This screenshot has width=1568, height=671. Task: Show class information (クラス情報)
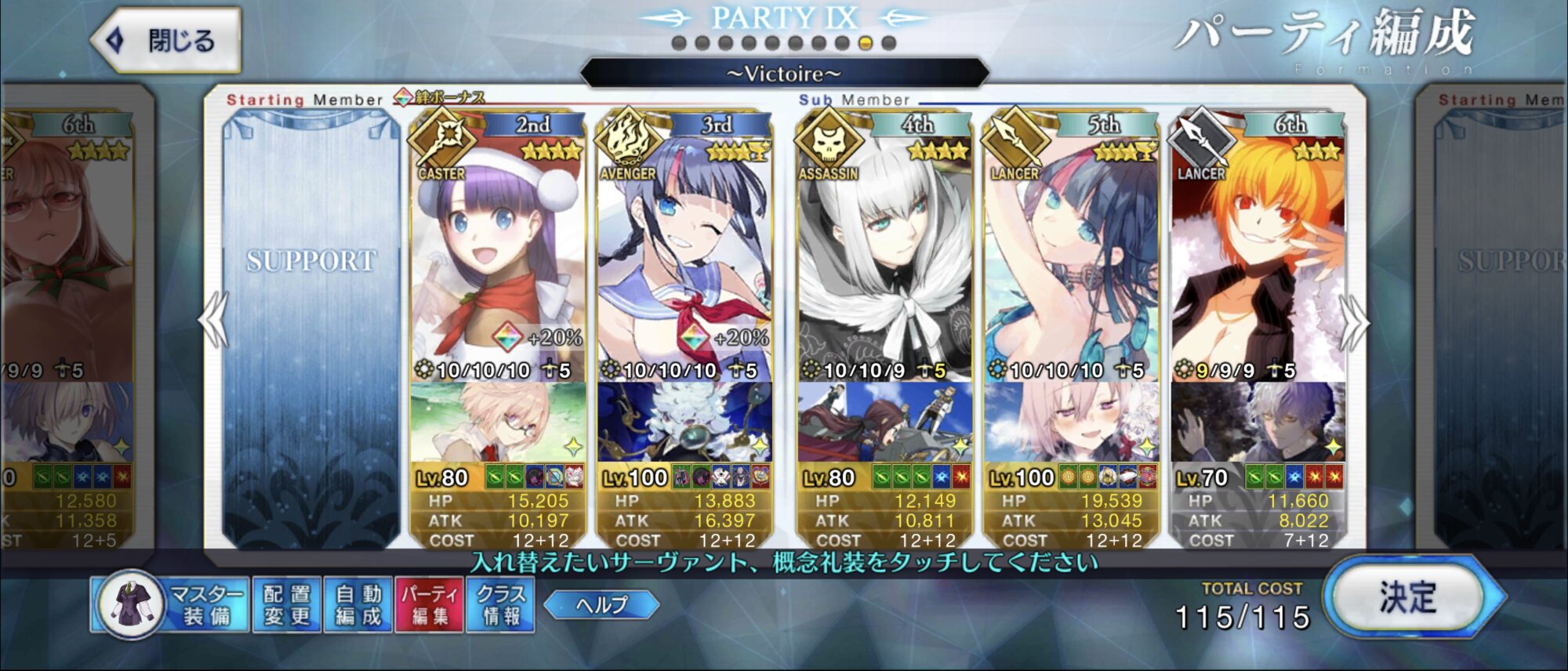(500, 605)
